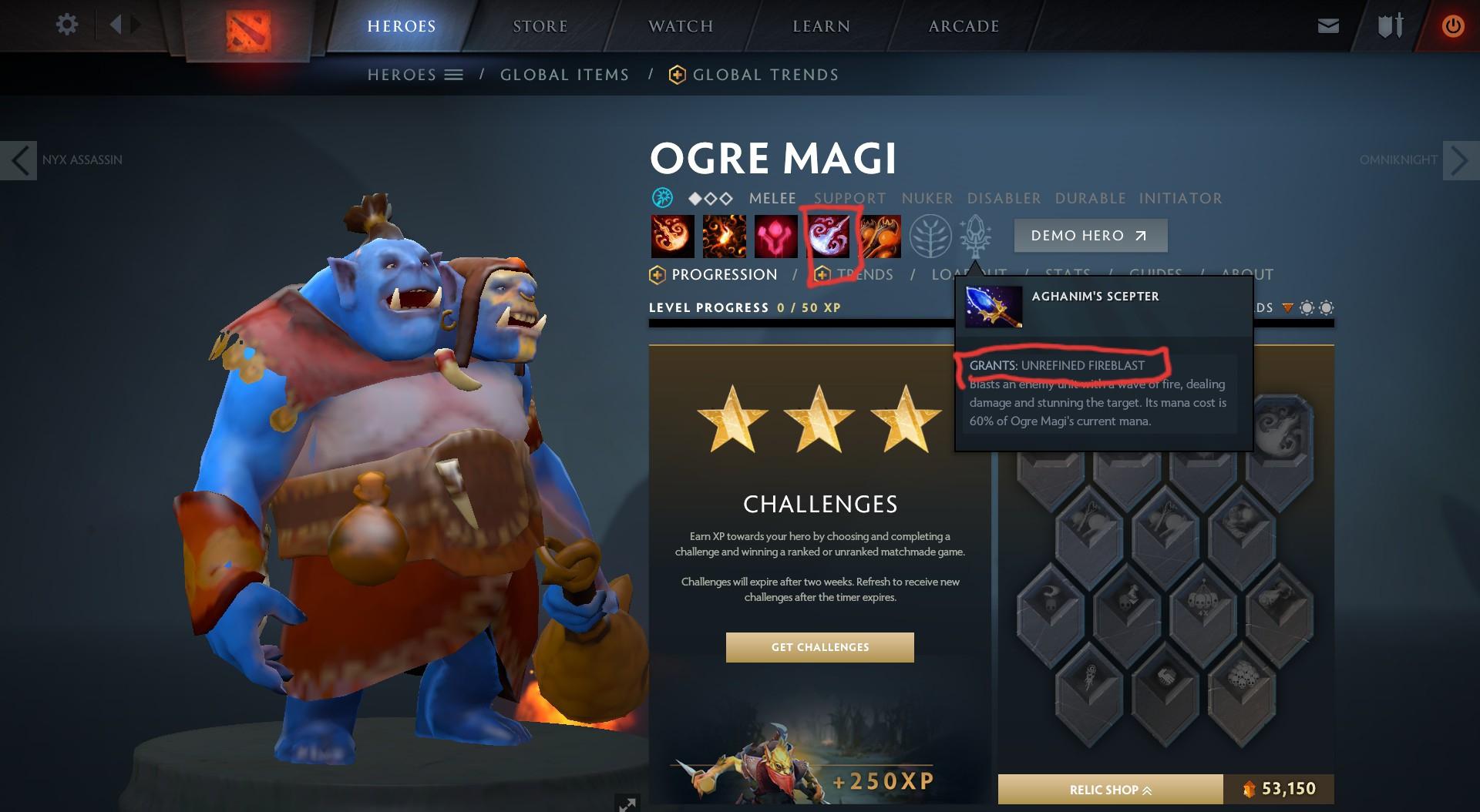Image resolution: width=1480 pixels, height=812 pixels.
Task: Expand the second circular relic view option
Action: pyautogui.click(x=1327, y=308)
